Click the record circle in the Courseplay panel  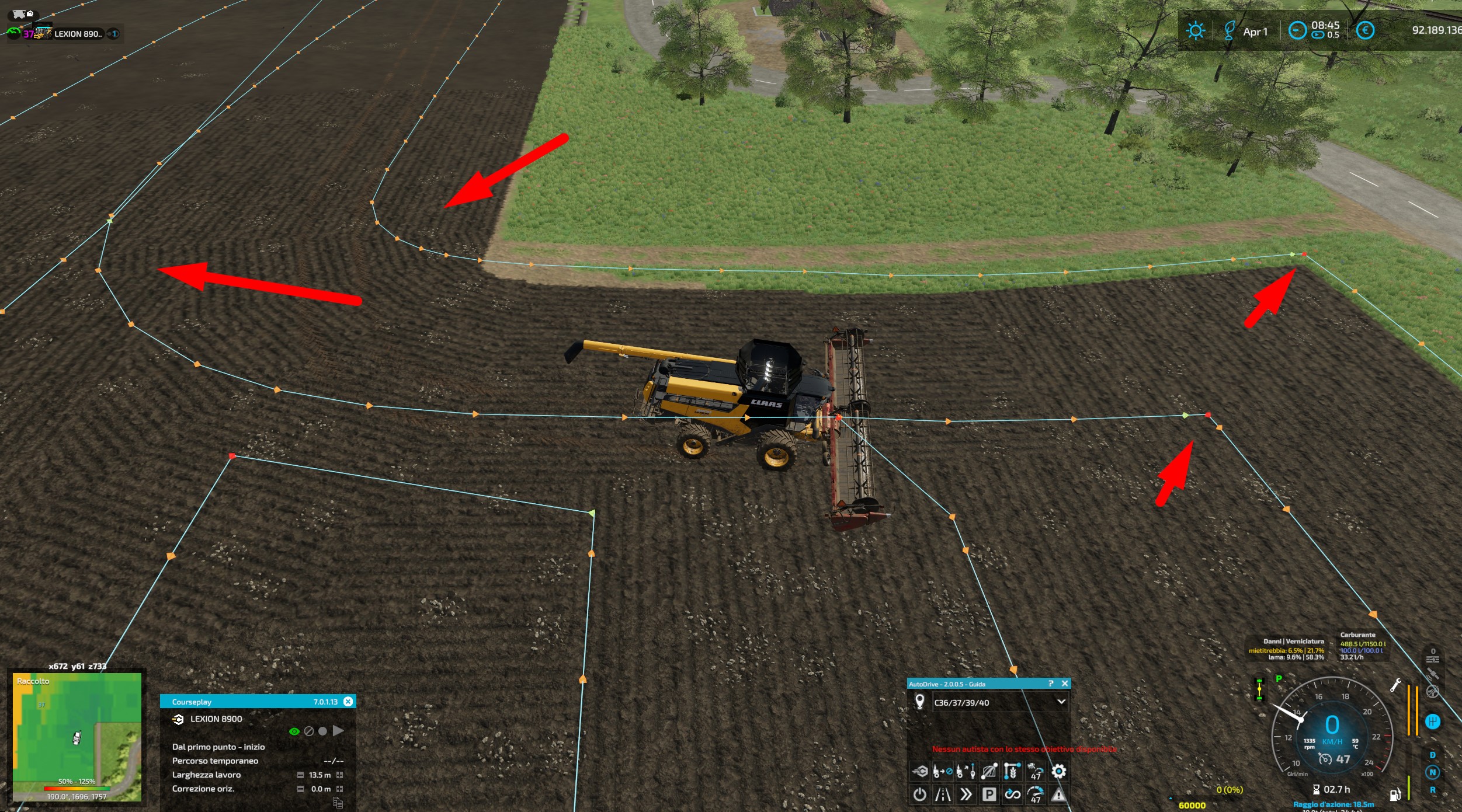[x=323, y=731]
